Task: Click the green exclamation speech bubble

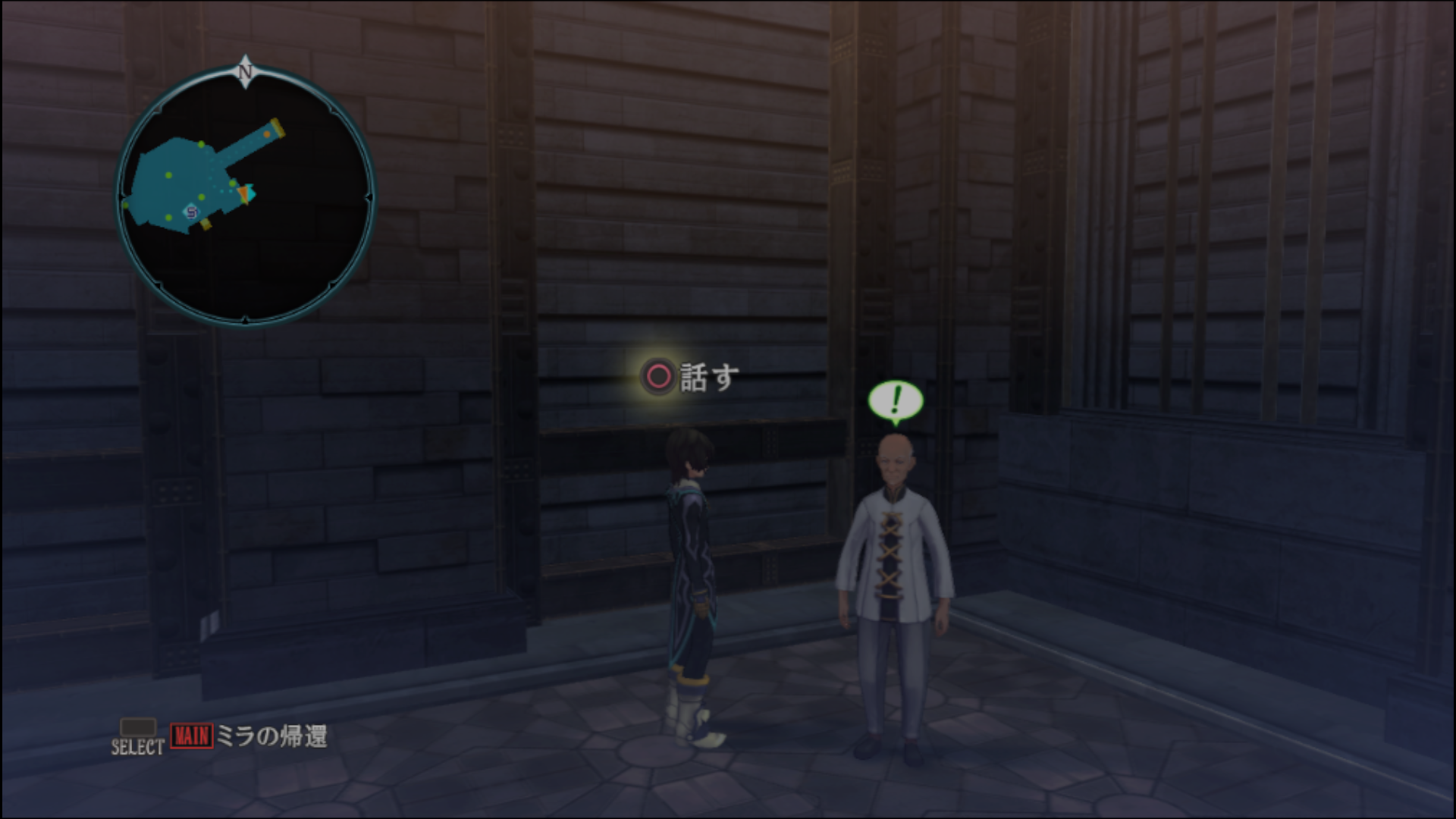Action: [x=896, y=401]
